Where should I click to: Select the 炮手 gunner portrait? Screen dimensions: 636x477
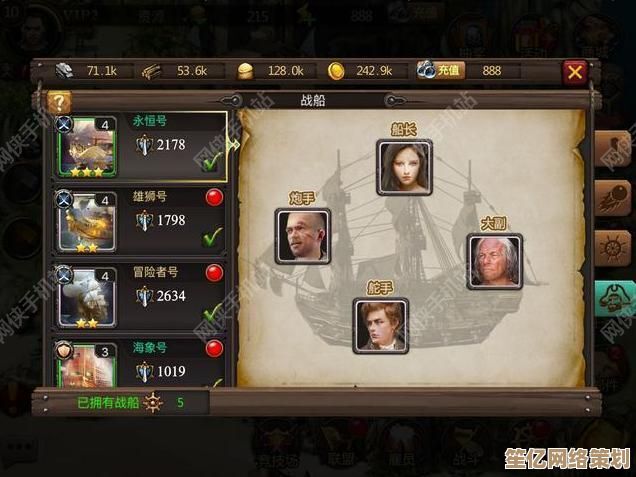(302, 236)
